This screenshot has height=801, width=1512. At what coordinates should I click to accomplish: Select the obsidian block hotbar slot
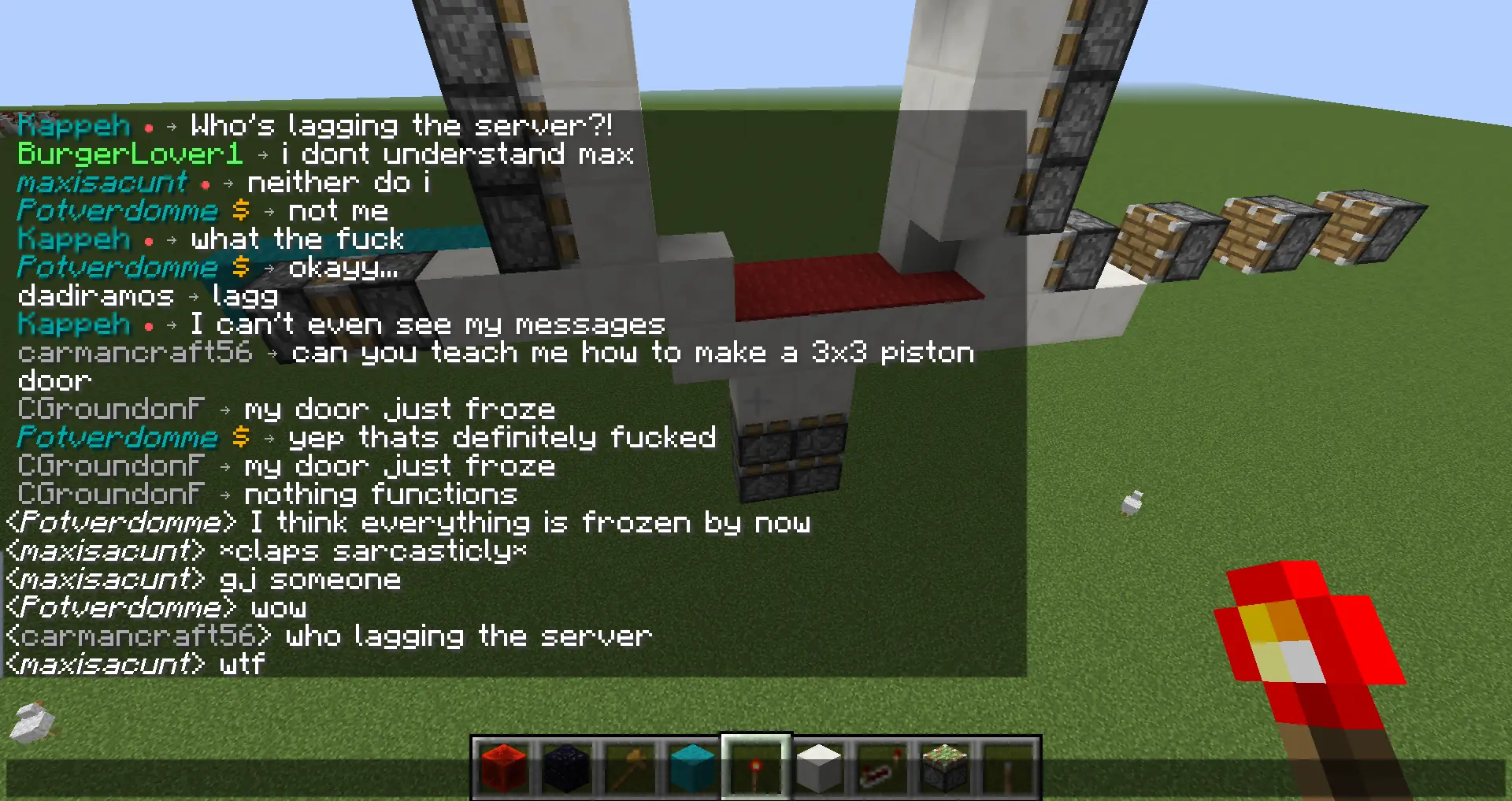tap(567, 768)
